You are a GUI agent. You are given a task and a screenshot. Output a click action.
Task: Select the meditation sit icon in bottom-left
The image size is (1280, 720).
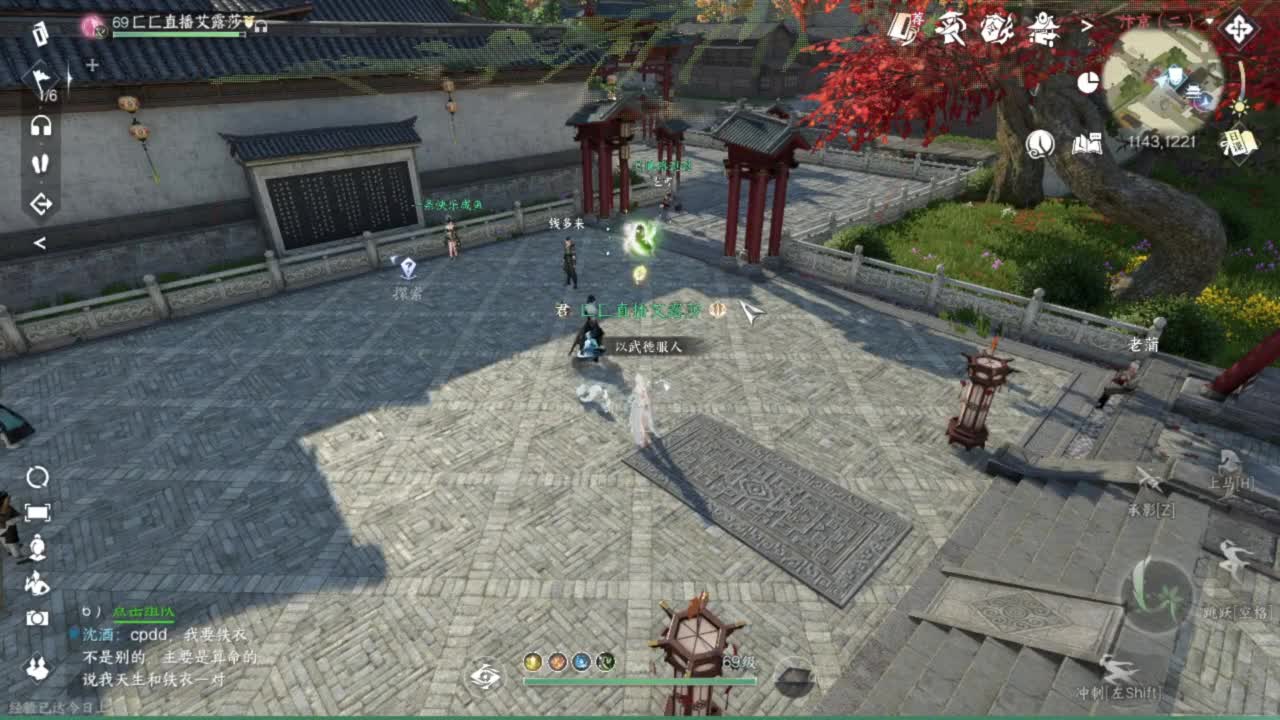click(37, 548)
